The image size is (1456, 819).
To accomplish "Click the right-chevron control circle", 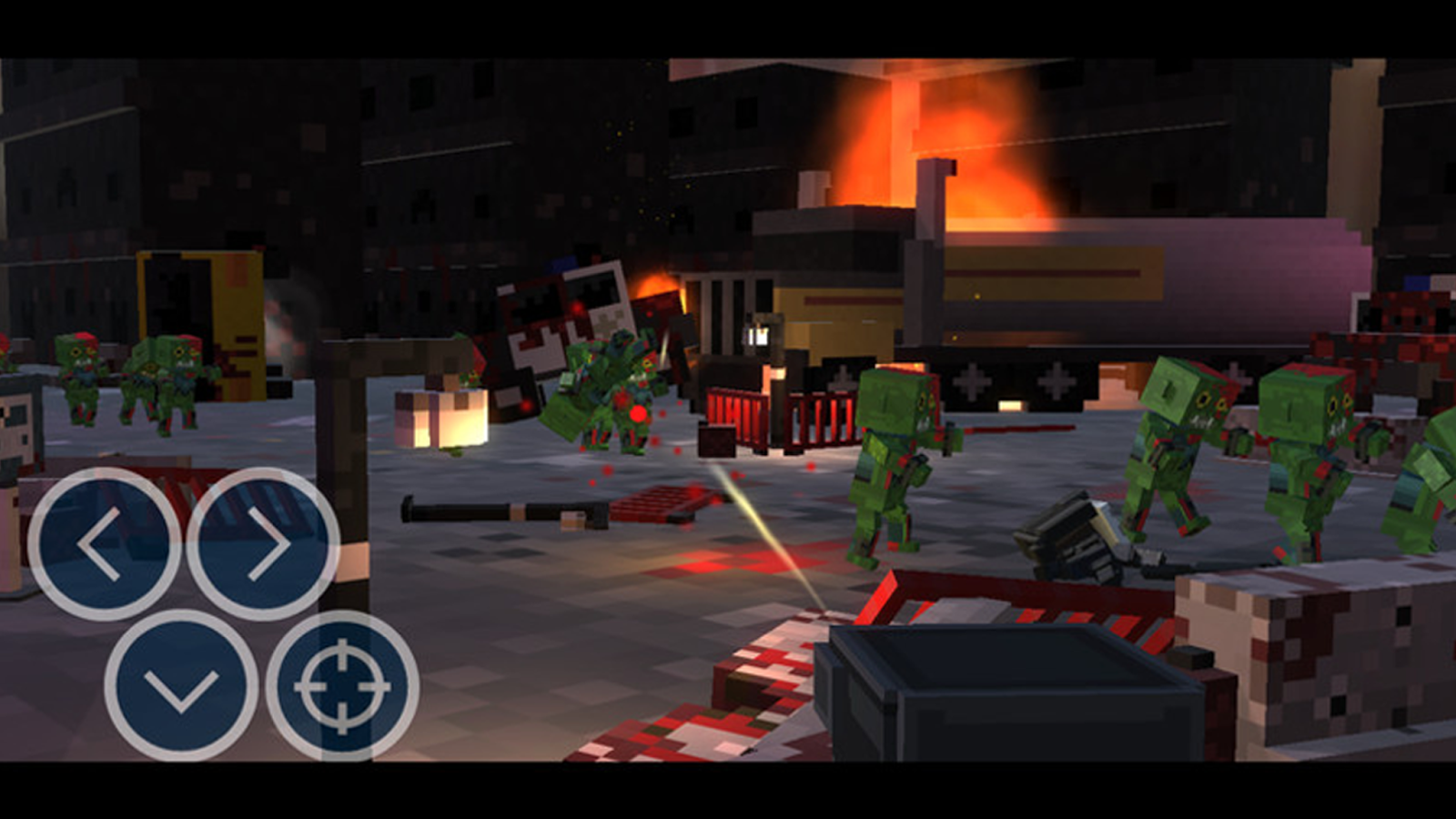I will pos(264,541).
